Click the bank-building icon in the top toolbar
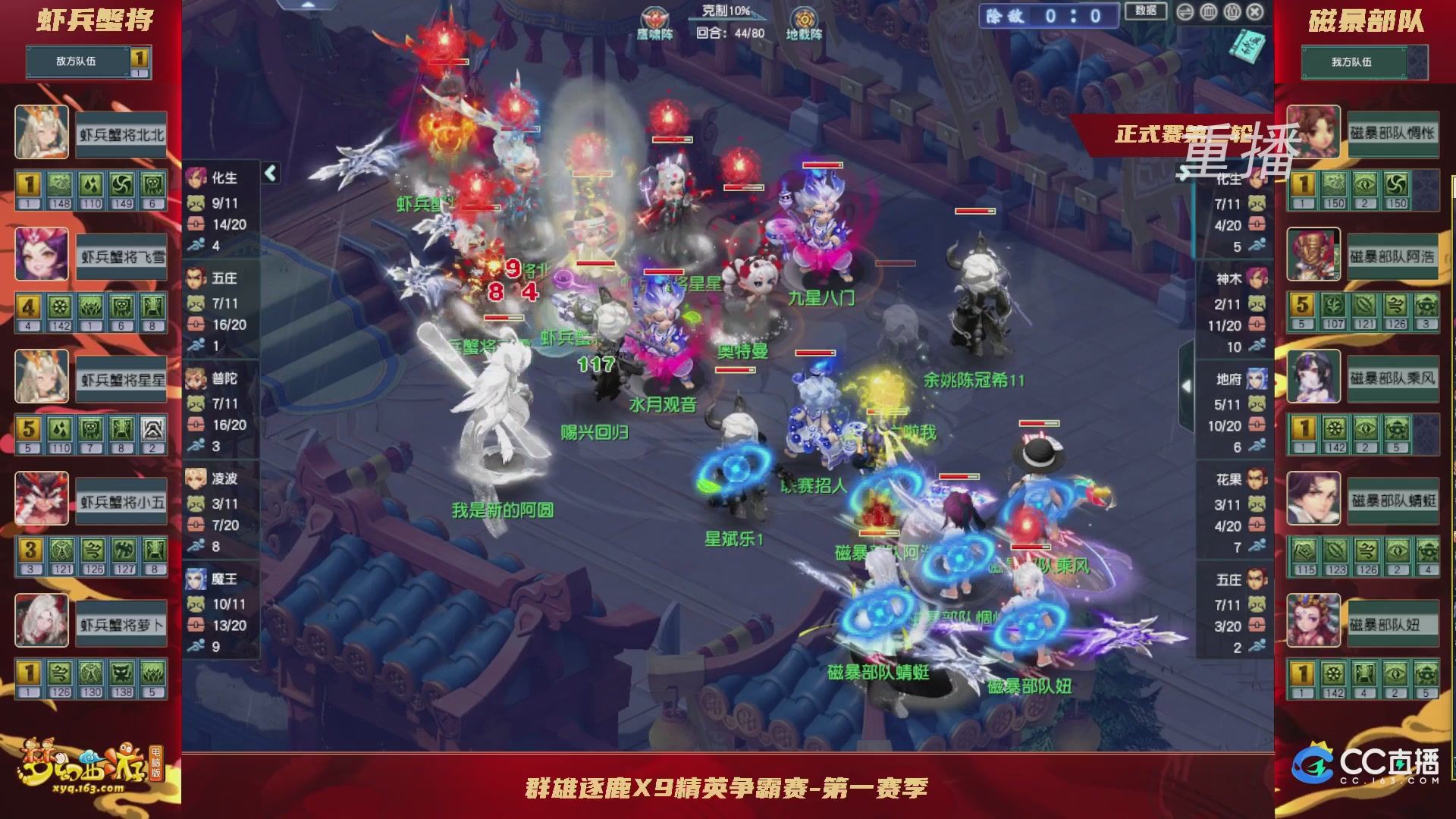 coord(1210,11)
